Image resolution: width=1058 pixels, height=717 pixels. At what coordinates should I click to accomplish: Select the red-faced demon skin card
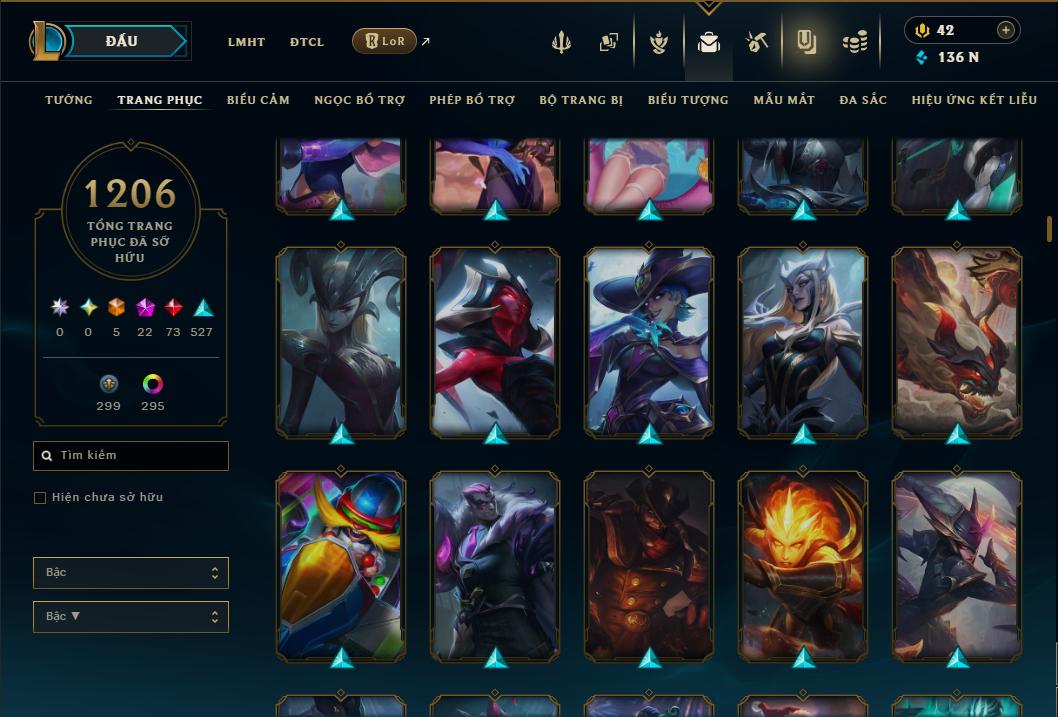(x=495, y=340)
